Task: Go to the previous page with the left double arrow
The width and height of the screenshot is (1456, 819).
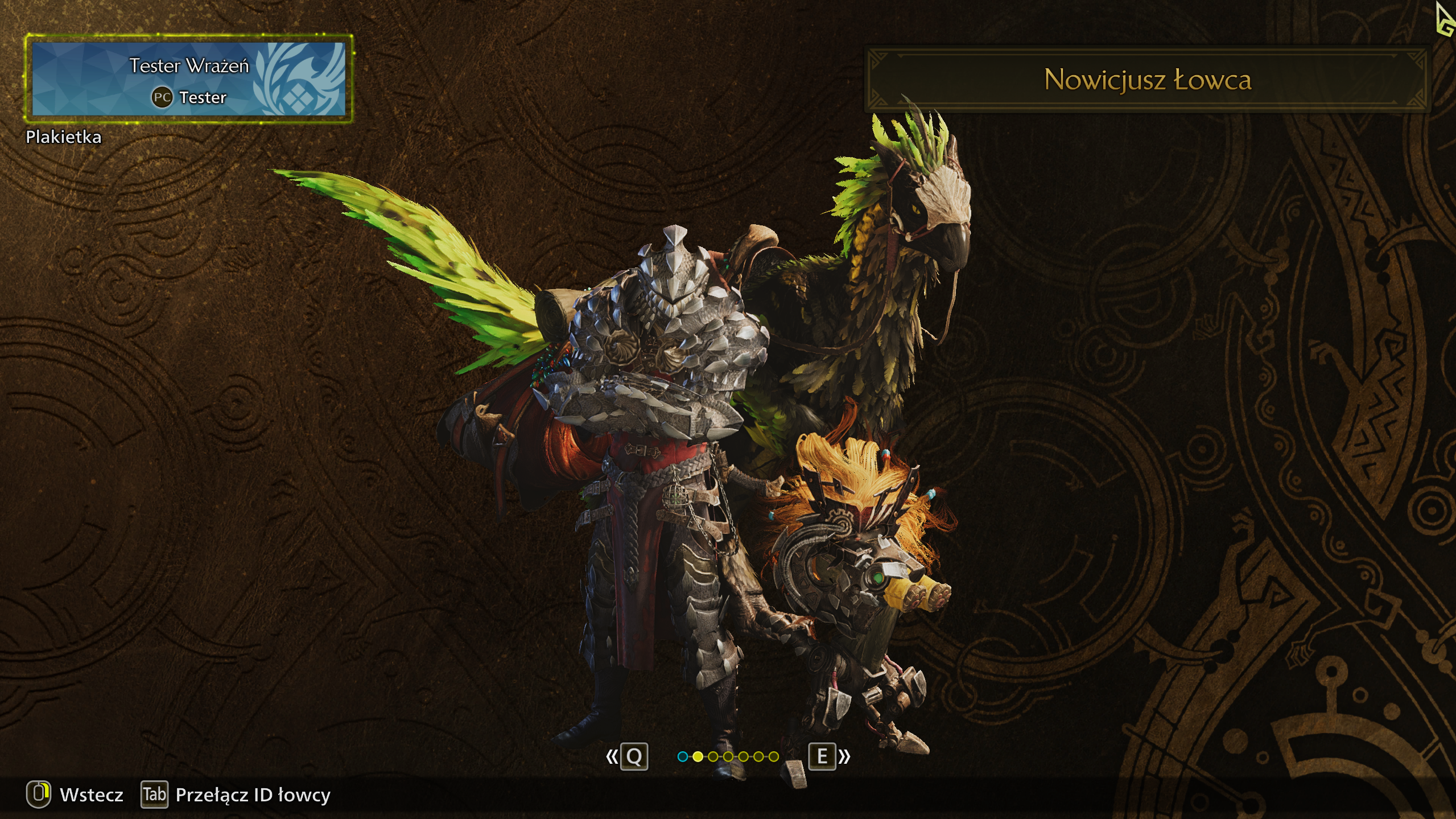Action: (612, 756)
